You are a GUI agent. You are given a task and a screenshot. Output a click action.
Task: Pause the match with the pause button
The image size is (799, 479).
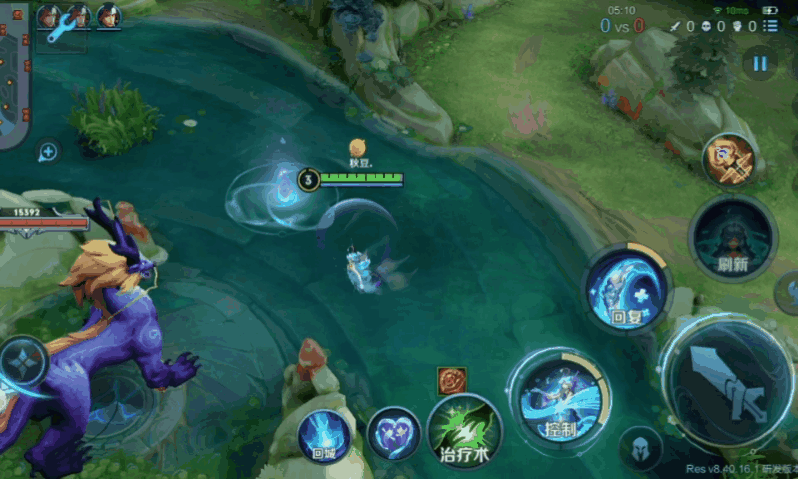tap(760, 64)
